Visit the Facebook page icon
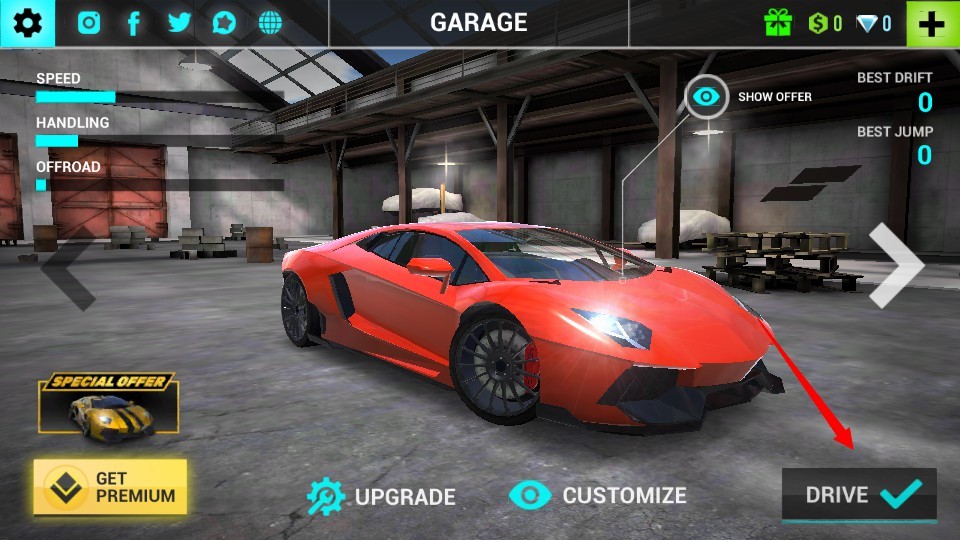This screenshot has height=540, width=960. click(134, 23)
